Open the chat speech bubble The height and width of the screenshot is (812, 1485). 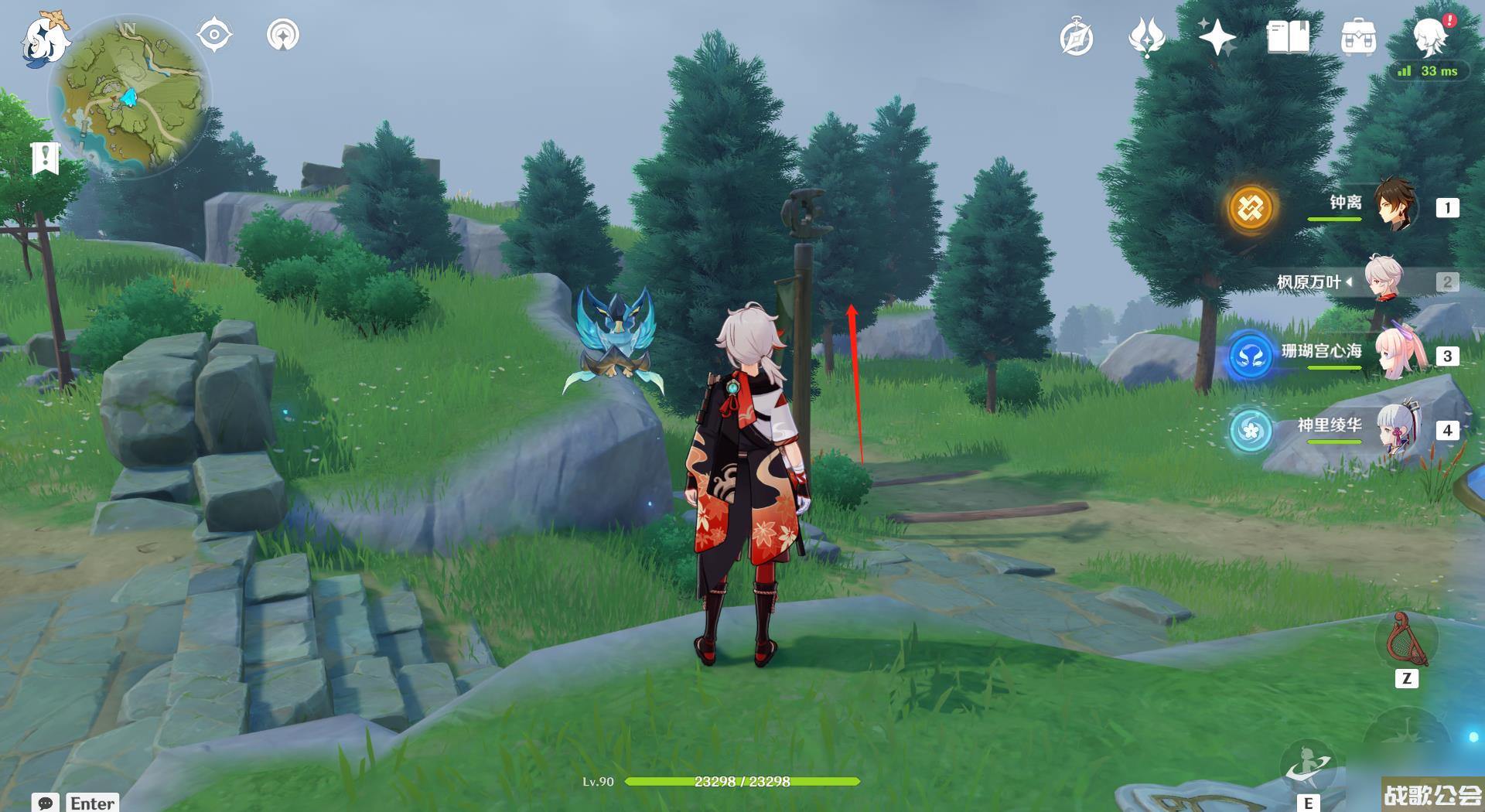45,803
